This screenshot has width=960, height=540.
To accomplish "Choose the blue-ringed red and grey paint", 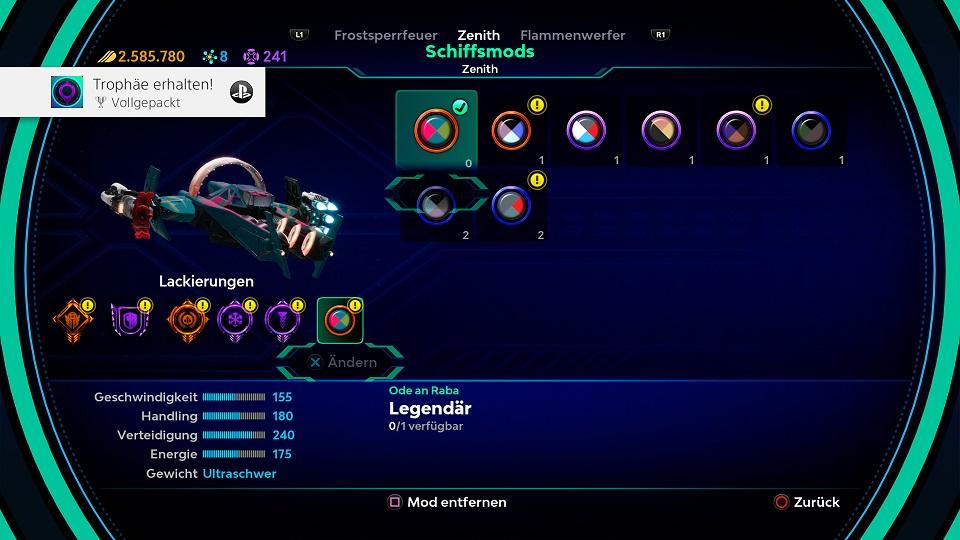I will [x=511, y=205].
